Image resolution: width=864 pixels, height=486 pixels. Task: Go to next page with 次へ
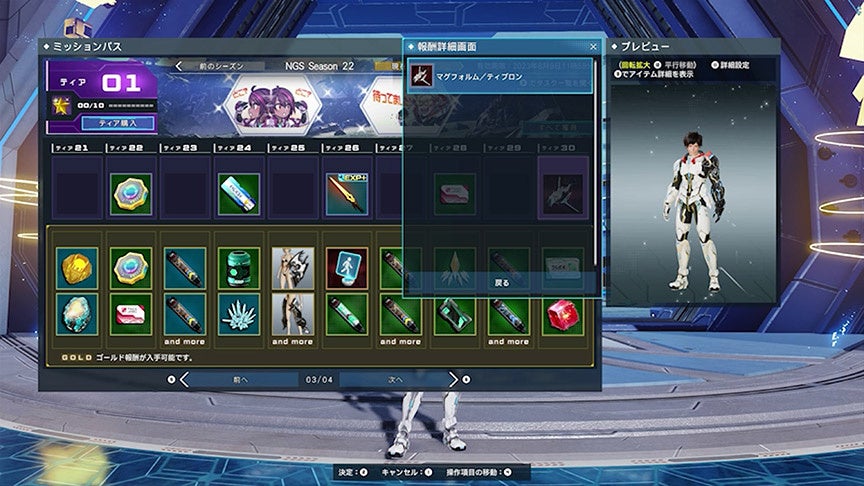click(394, 379)
